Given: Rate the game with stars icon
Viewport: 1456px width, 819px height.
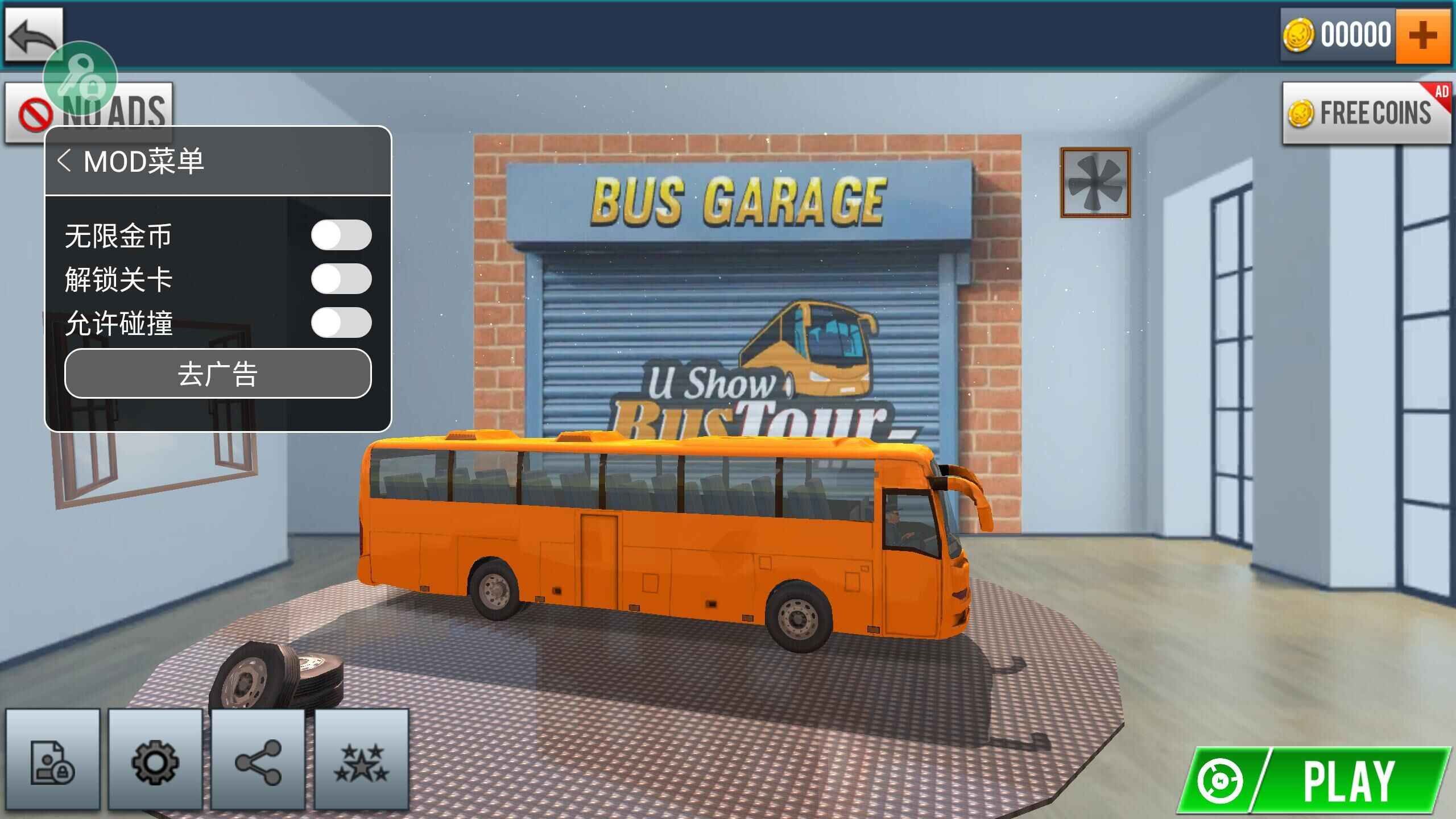Looking at the screenshot, I should pos(361,761).
